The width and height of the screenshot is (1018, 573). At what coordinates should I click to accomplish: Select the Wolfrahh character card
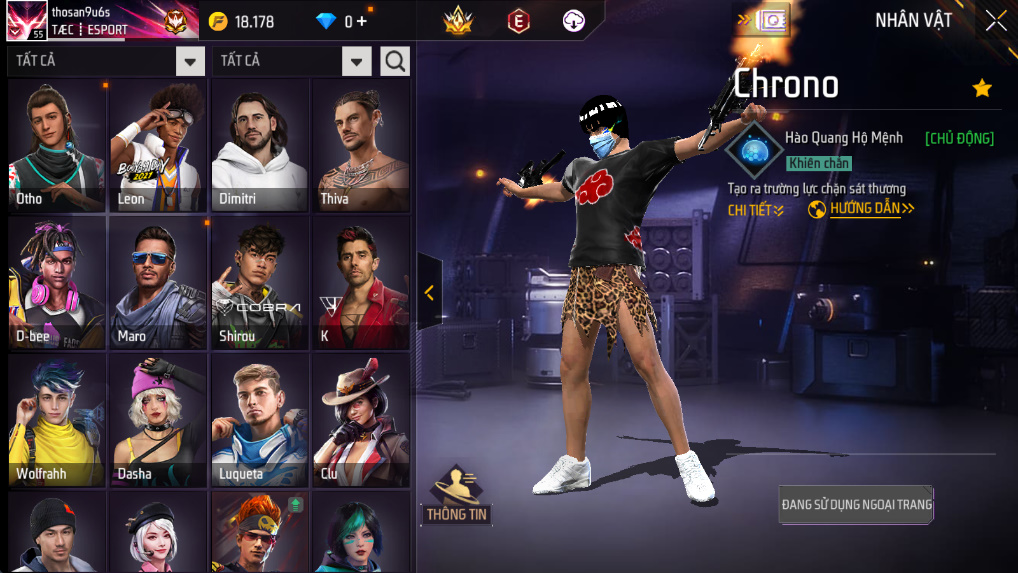pyautogui.click(x=57, y=420)
